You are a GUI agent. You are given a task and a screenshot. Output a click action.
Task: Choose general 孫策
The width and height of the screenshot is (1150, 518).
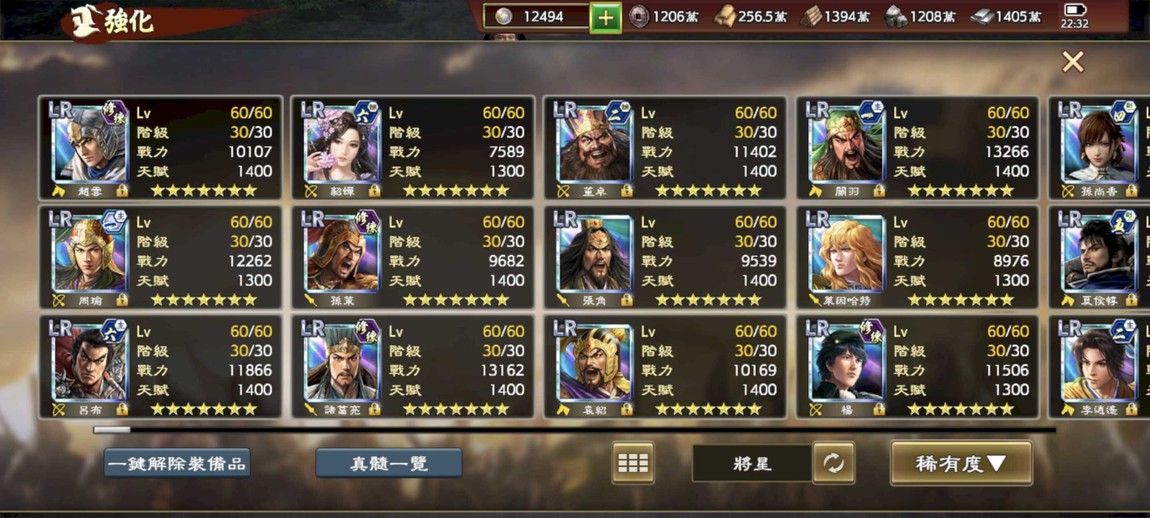[x=412, y=257]
